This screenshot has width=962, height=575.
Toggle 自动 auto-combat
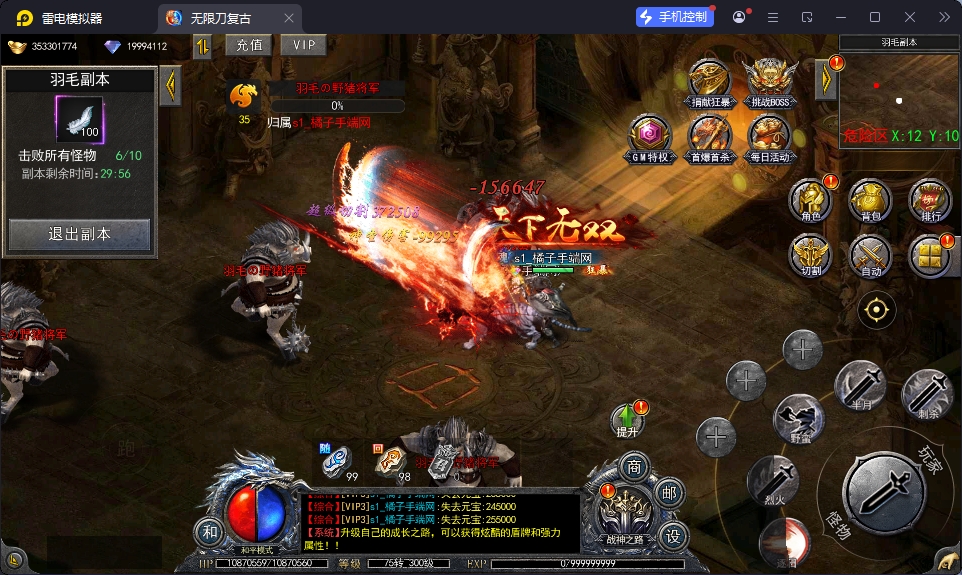click(x=871, y=254)
